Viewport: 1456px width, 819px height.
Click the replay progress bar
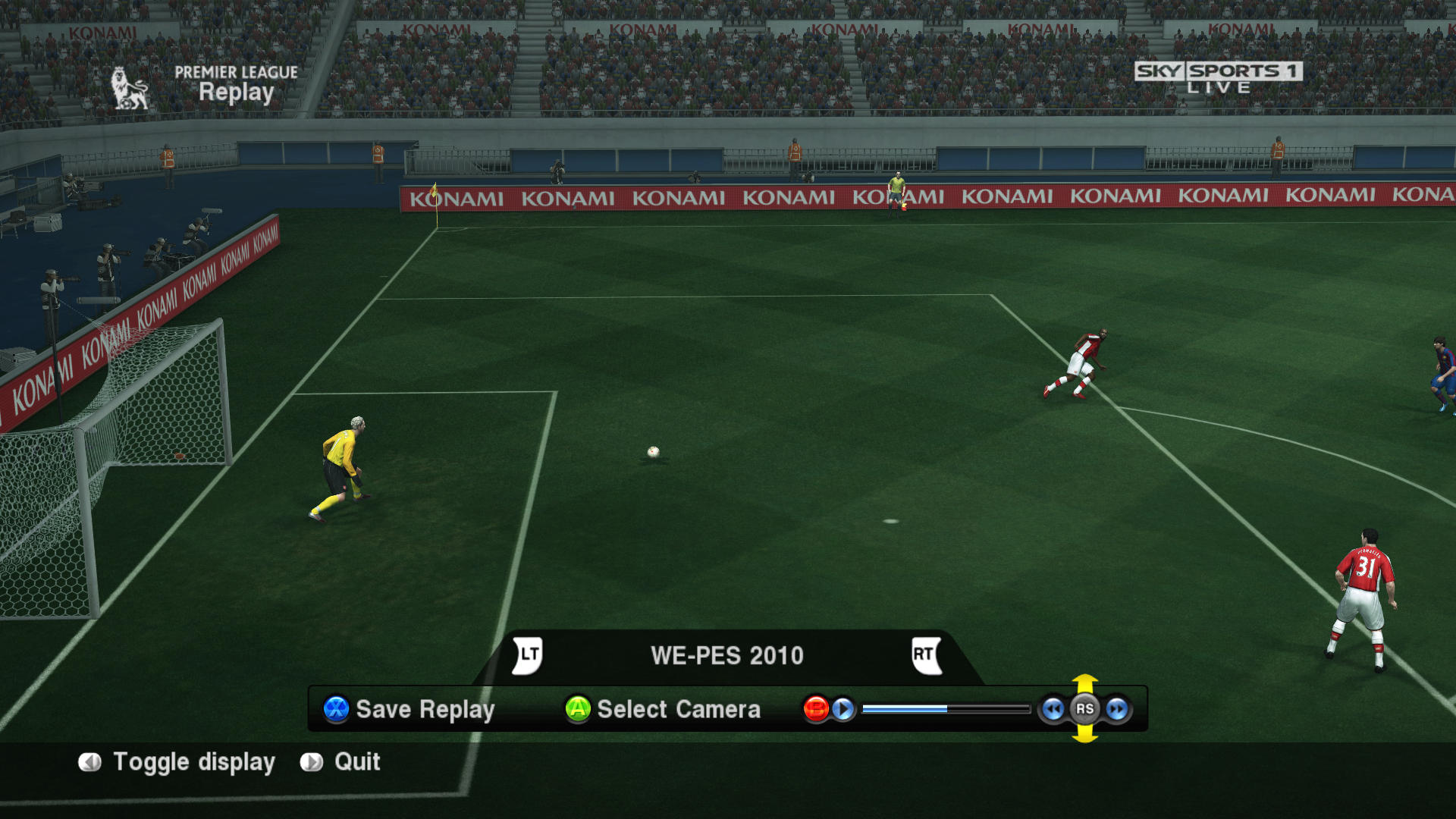(946, 709)
